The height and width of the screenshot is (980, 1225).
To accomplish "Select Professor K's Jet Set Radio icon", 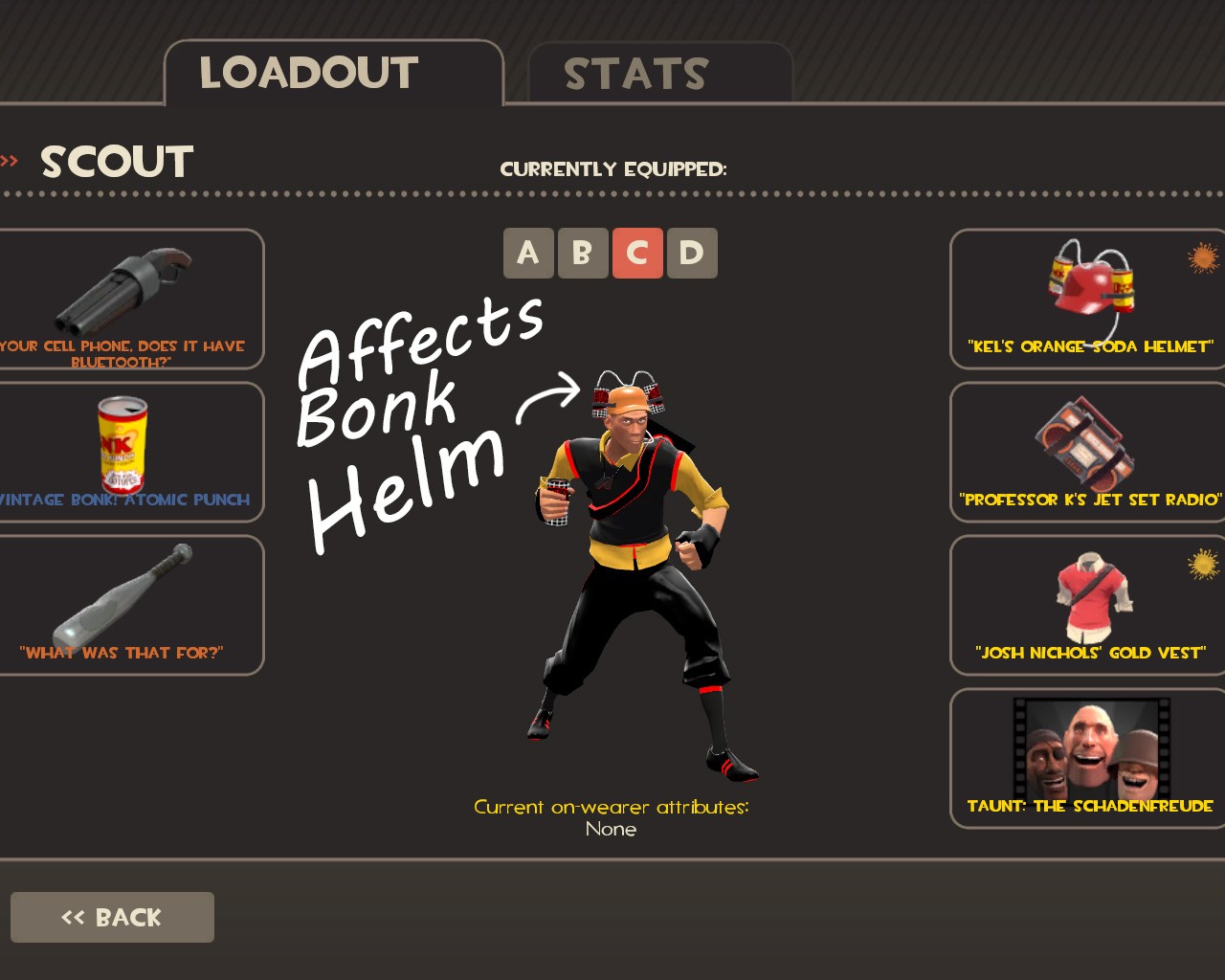I will pos(1086,445).
